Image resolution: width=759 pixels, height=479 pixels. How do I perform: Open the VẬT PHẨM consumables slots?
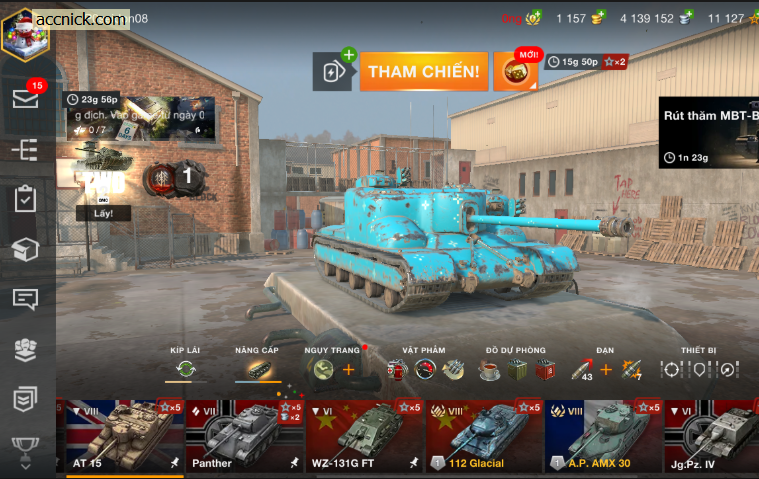tap(424, 369)
